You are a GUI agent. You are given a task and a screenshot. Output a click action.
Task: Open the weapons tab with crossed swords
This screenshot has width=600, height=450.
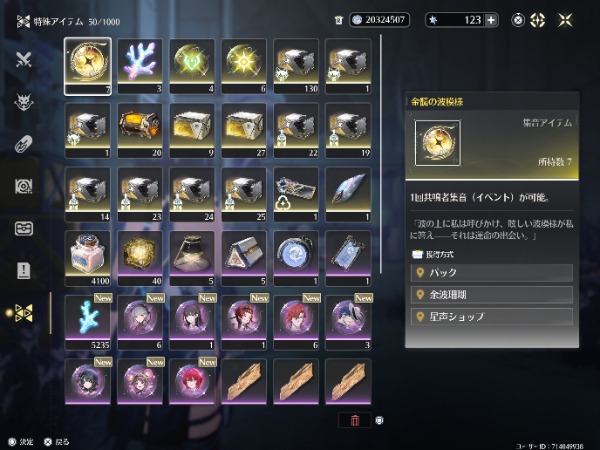pyautogui.click(x=24, y=58)
